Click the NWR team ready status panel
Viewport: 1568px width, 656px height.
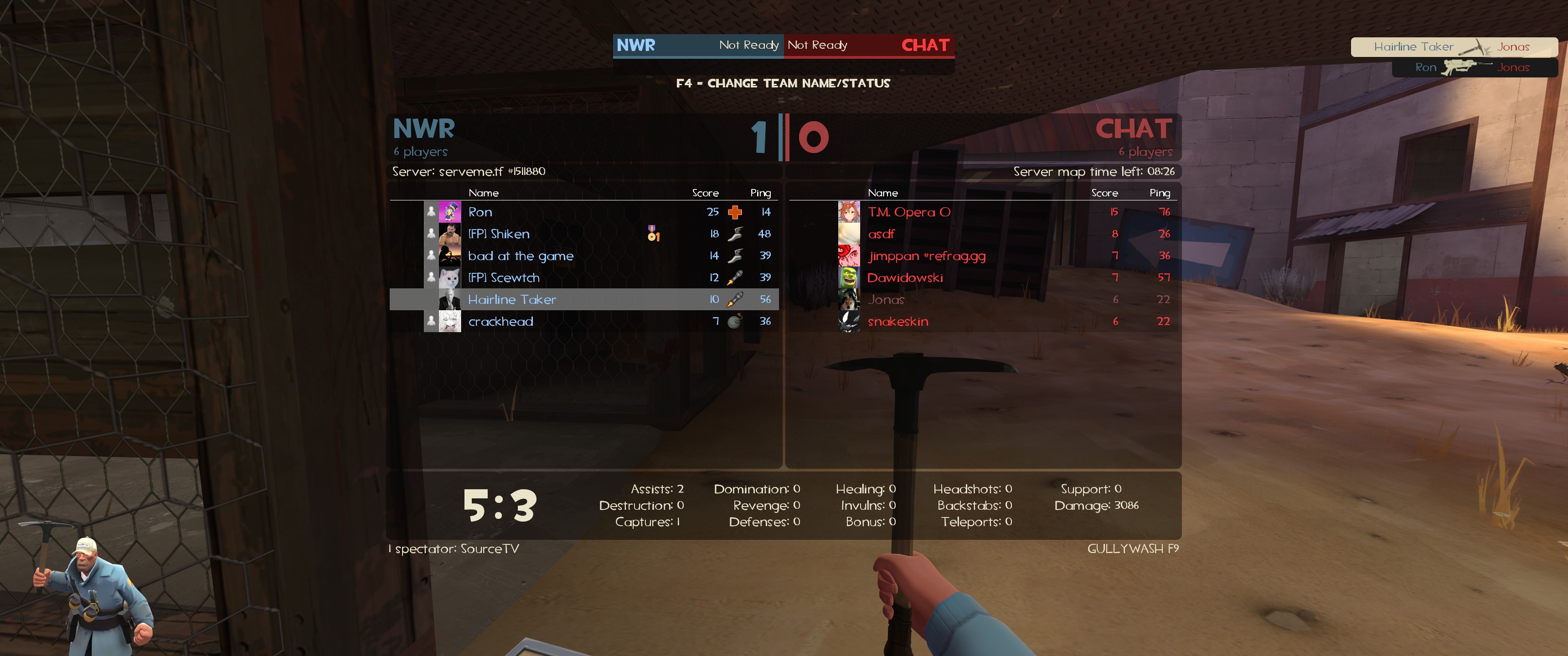click(697, 45)
